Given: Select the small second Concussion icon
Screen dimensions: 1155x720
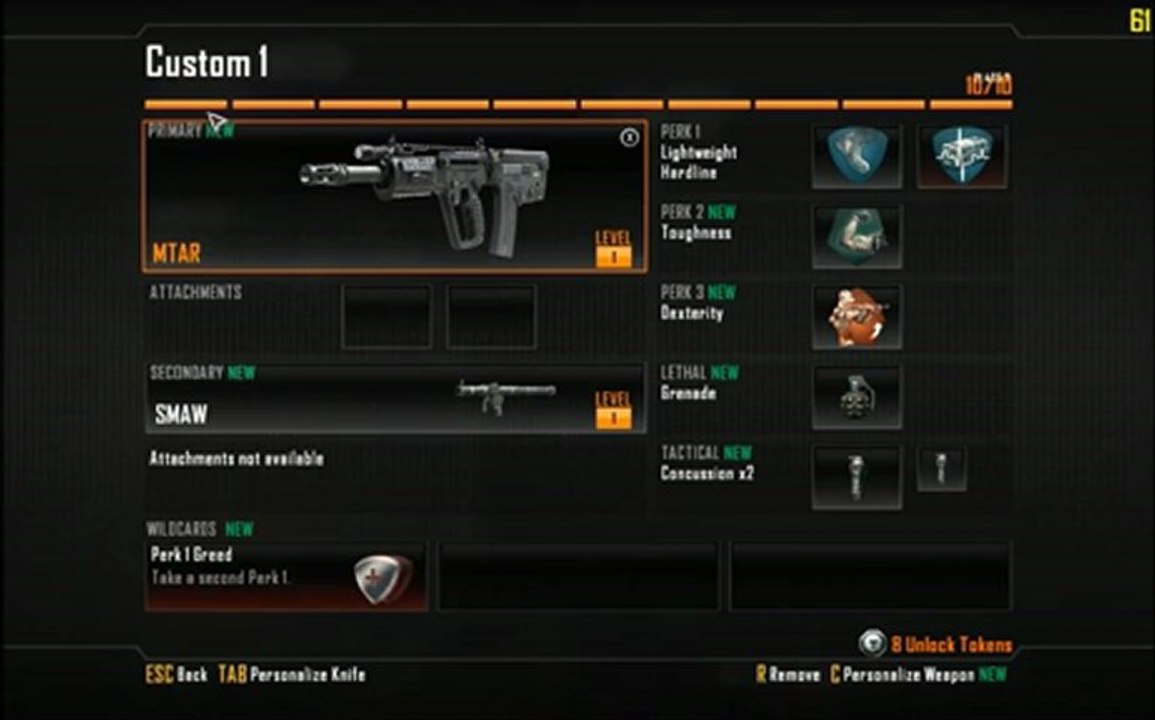Looking at the screenshot, I should (x=941, y=468).
